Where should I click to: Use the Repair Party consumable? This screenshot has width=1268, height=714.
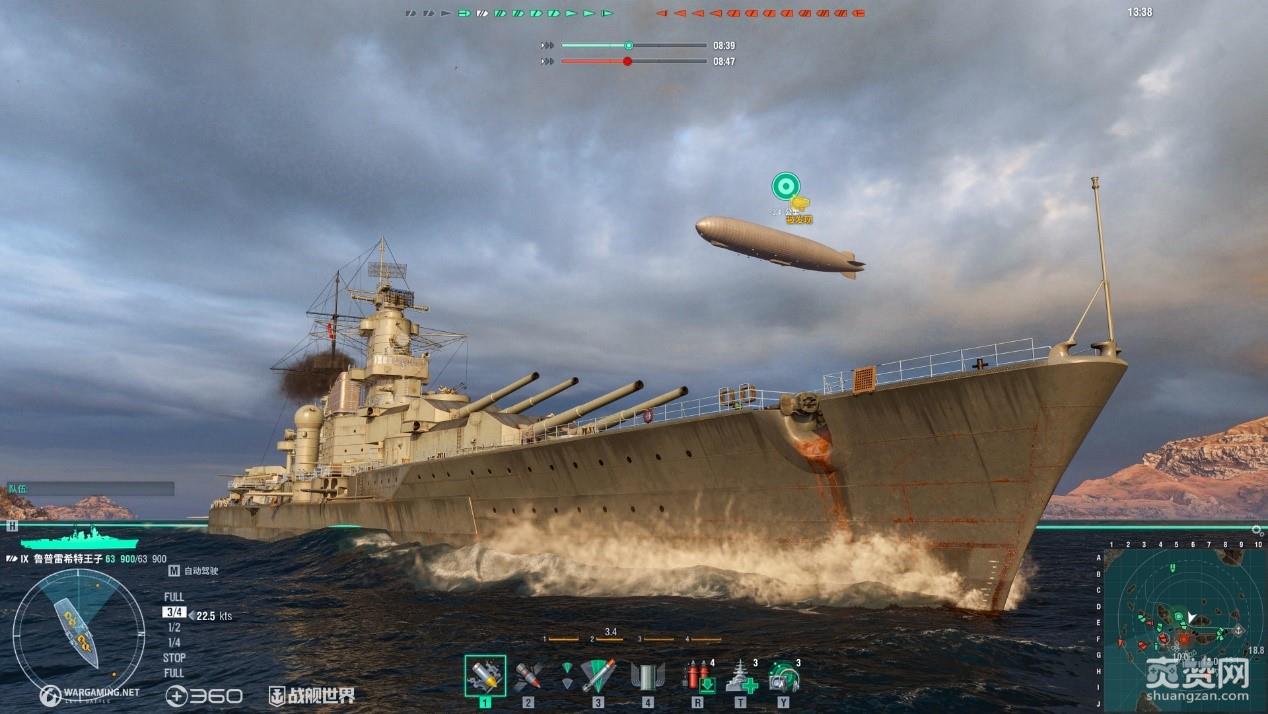(740, 676)
